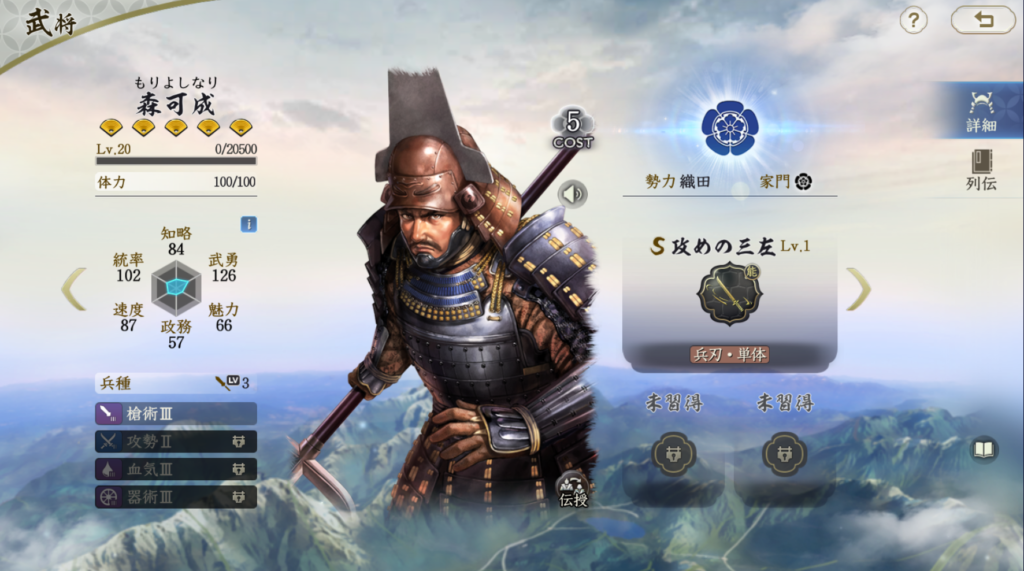This screenshot has height=571, width=1024.
Task: Go back with the return arrow button
Action: tap(982, 20)
